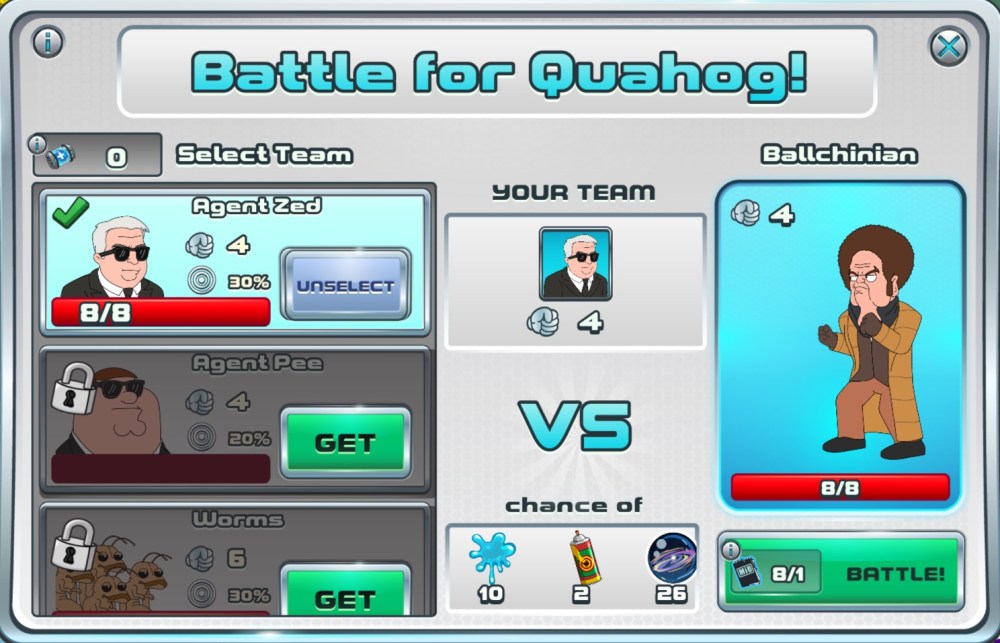Viewport: 1000px width, 643px height.
Task: Start the fight with the Battle! button
Action: (x=893, y=574)
